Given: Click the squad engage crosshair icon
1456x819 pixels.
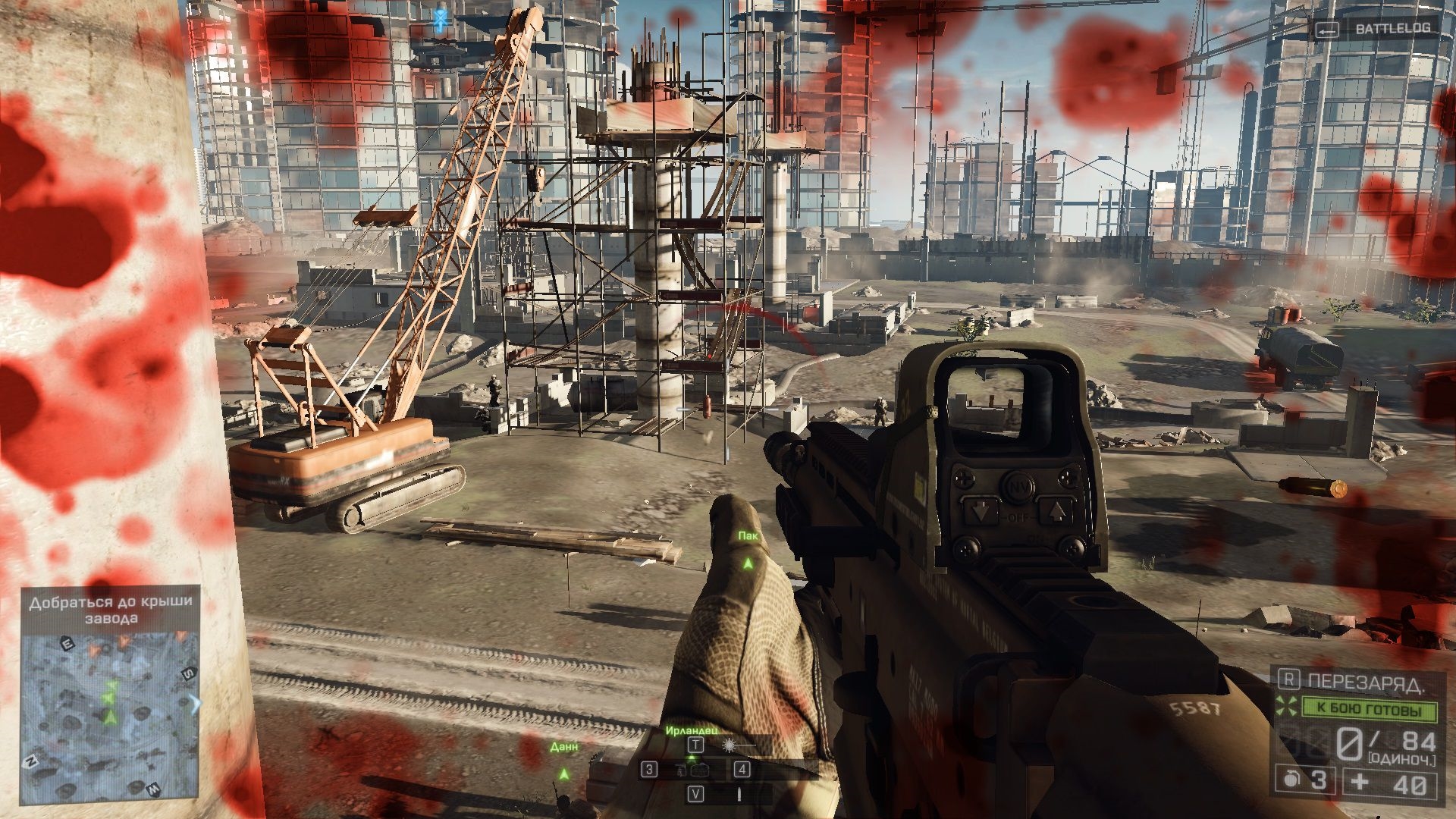Looking at the screenshot, I should [1286, 707].
